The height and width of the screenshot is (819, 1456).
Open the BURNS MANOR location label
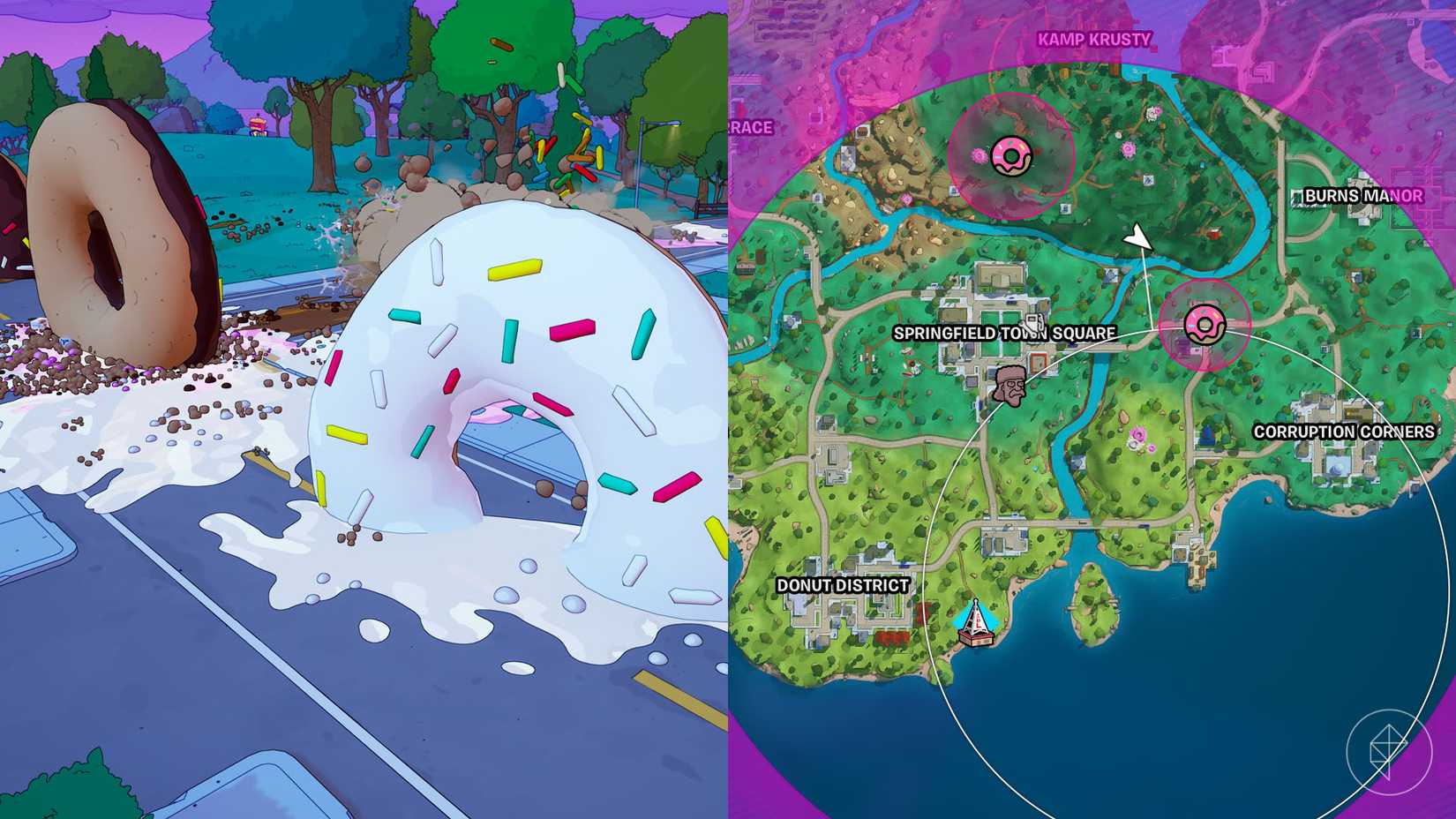point(1362,196)
